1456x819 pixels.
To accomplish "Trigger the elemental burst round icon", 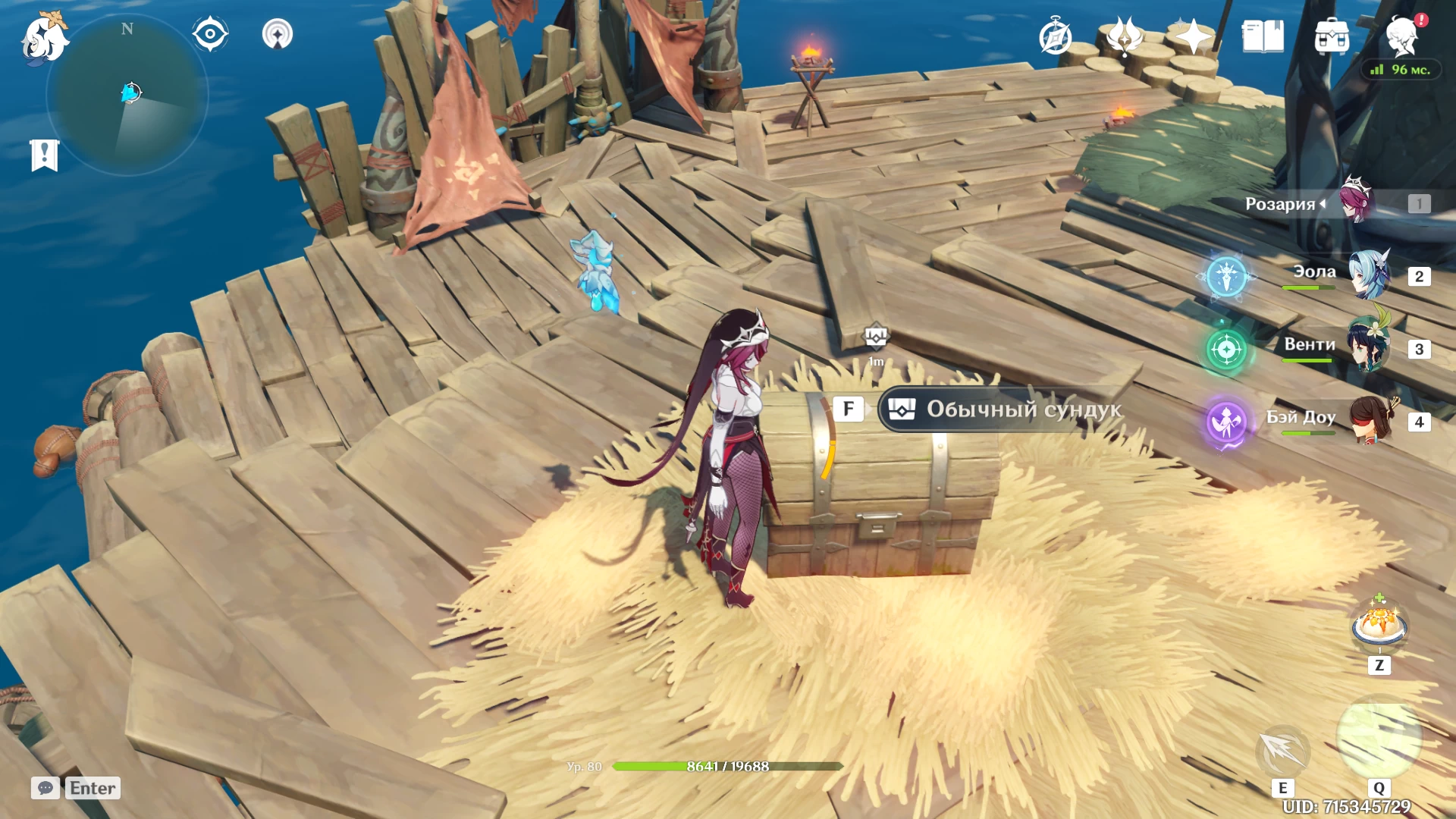I will tap(1379, 739).
